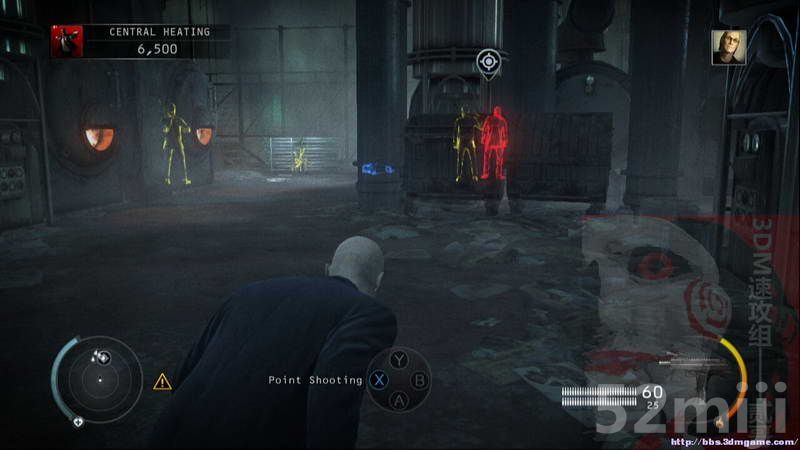Select the red emblem beside Central Heating
The height and width of the screenshot is (450, 800).
66,40
